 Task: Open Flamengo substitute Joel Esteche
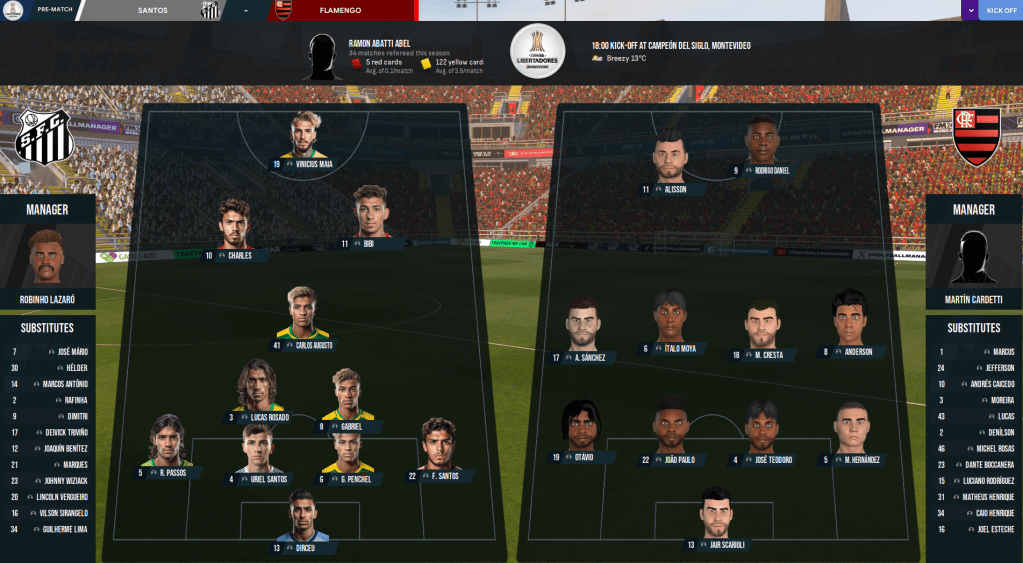click(974, 529)
